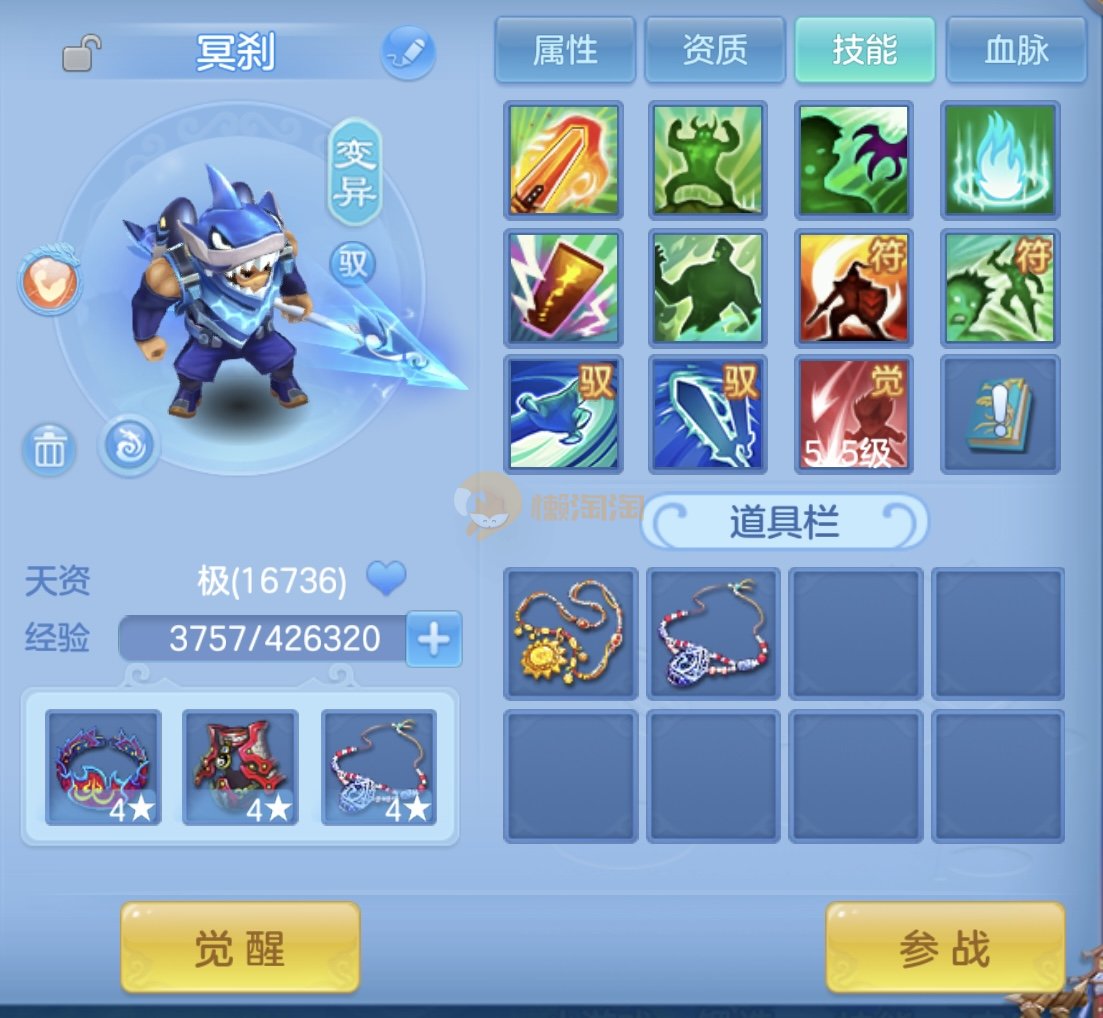This screenshot has width=1103, height=1018.
Task: Show the 血脉 tab
Action: 1016,50
